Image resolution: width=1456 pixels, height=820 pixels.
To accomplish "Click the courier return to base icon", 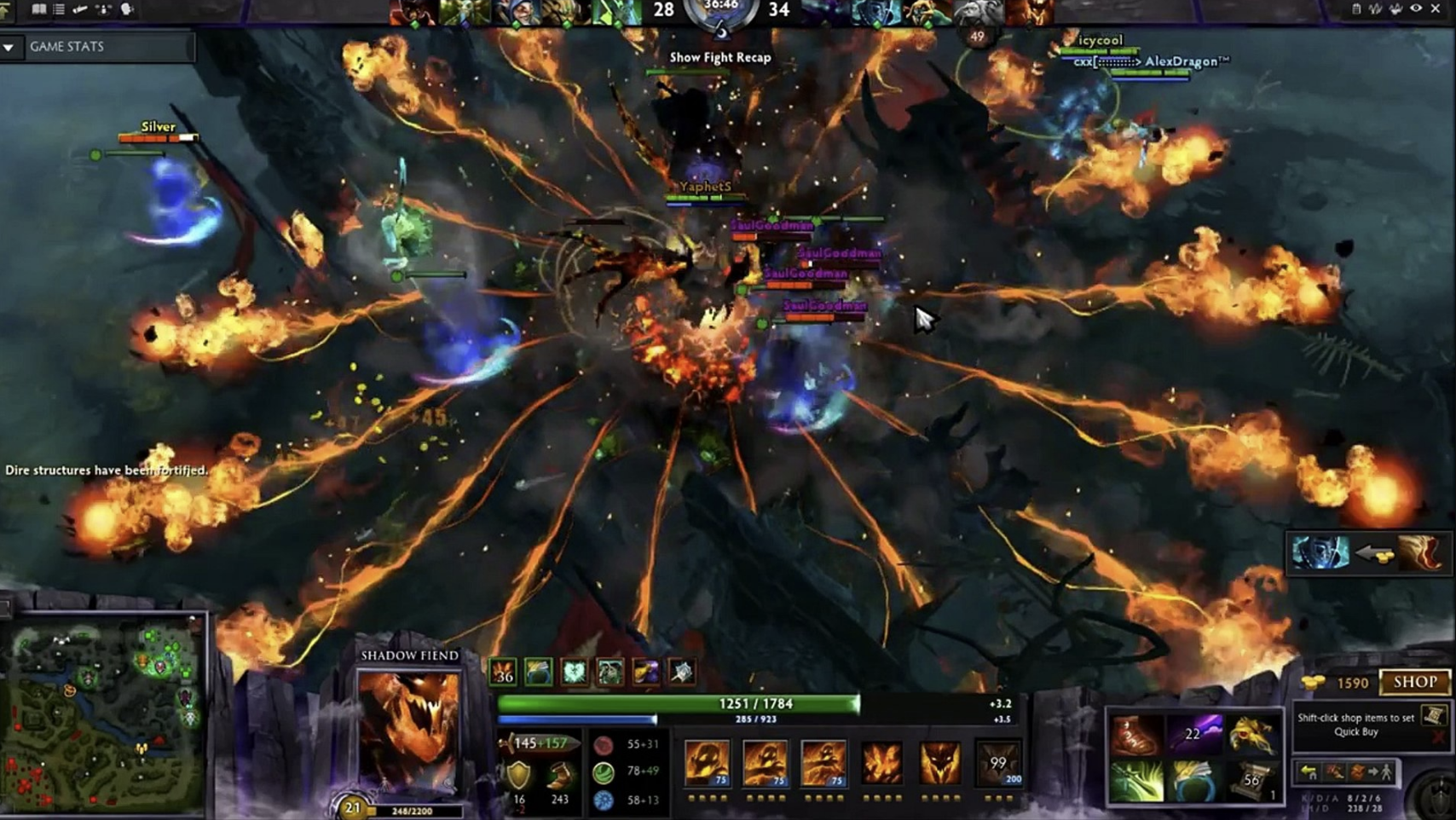I will pos(1308,771).
